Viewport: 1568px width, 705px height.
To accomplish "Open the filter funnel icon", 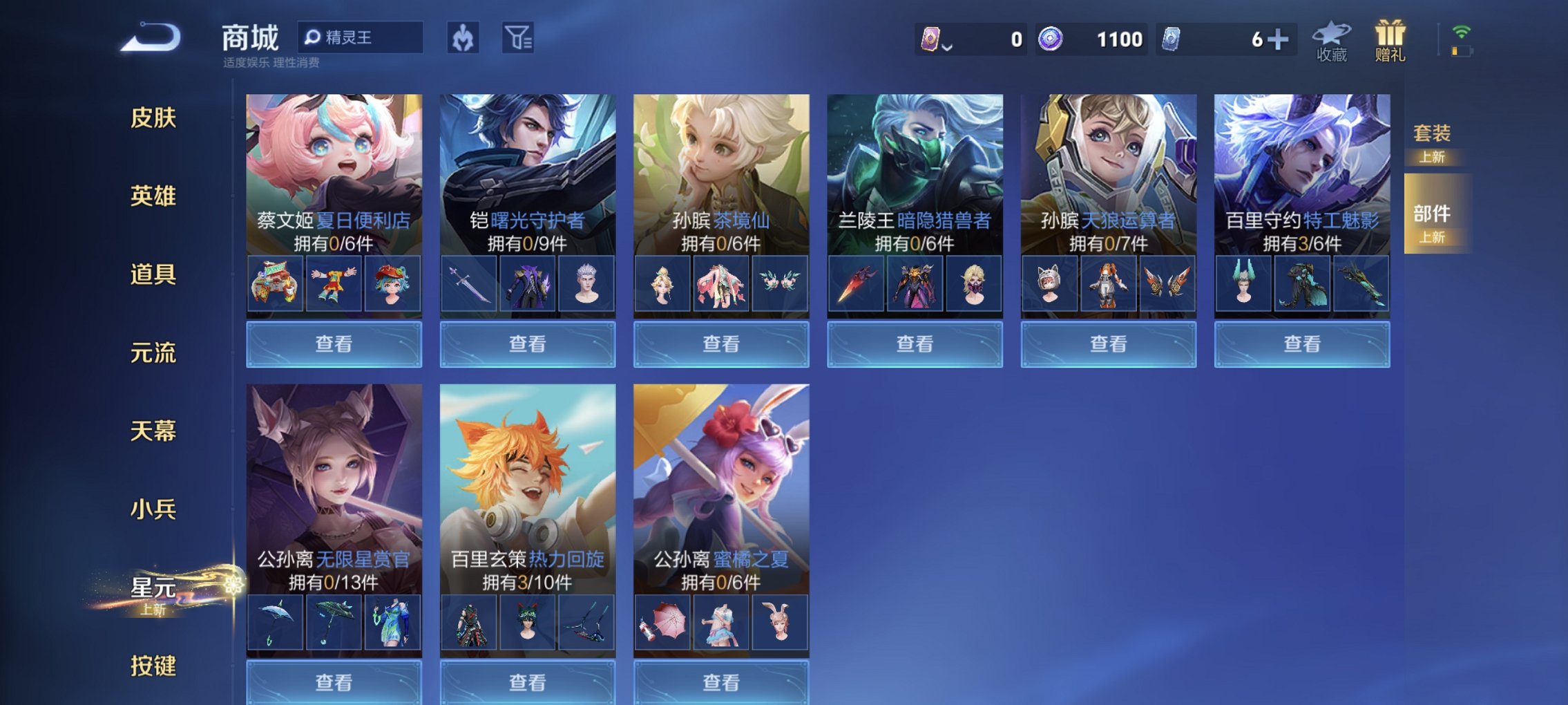I will (522, 38).
